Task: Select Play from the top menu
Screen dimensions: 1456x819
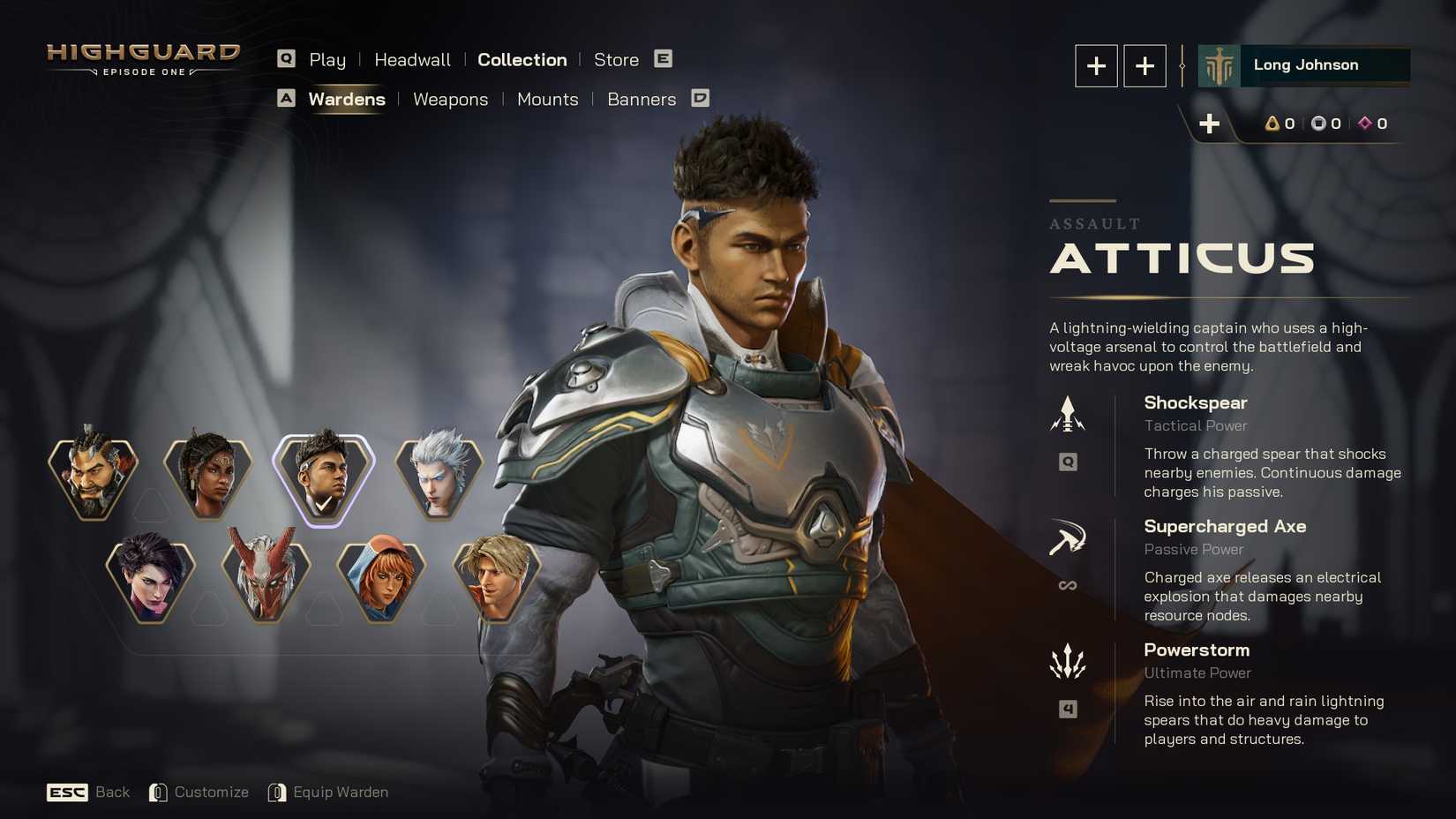Action: click(x=327, y=60)
